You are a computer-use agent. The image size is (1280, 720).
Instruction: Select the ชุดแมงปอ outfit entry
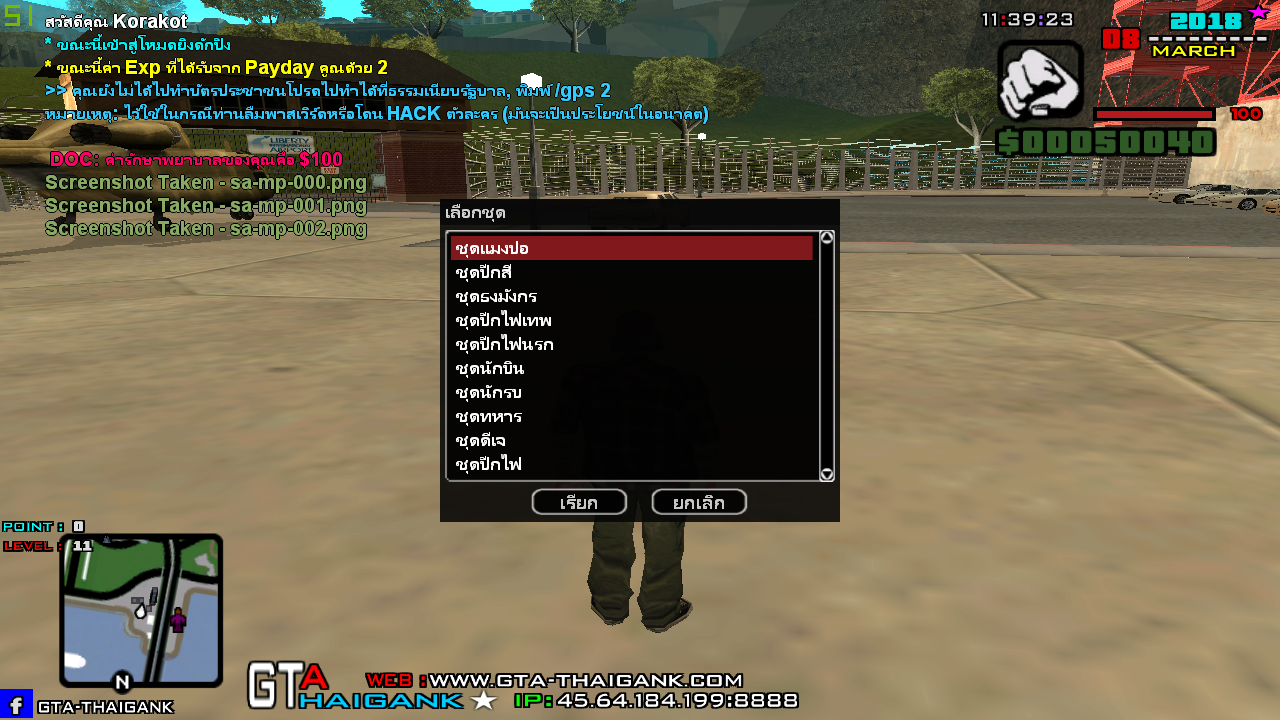click(631, 248)
